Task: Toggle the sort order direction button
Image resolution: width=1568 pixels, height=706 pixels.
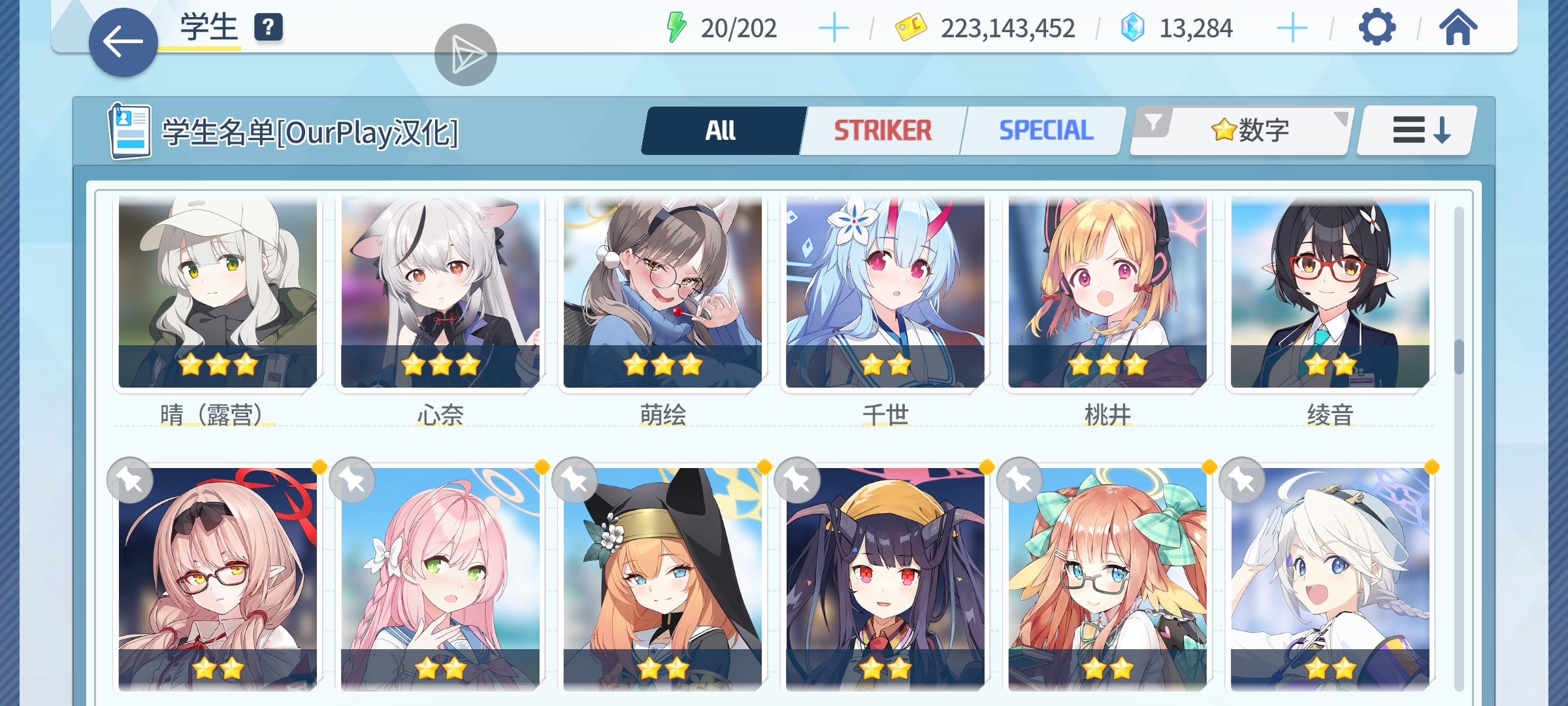Action: (x=1416, y=131)
